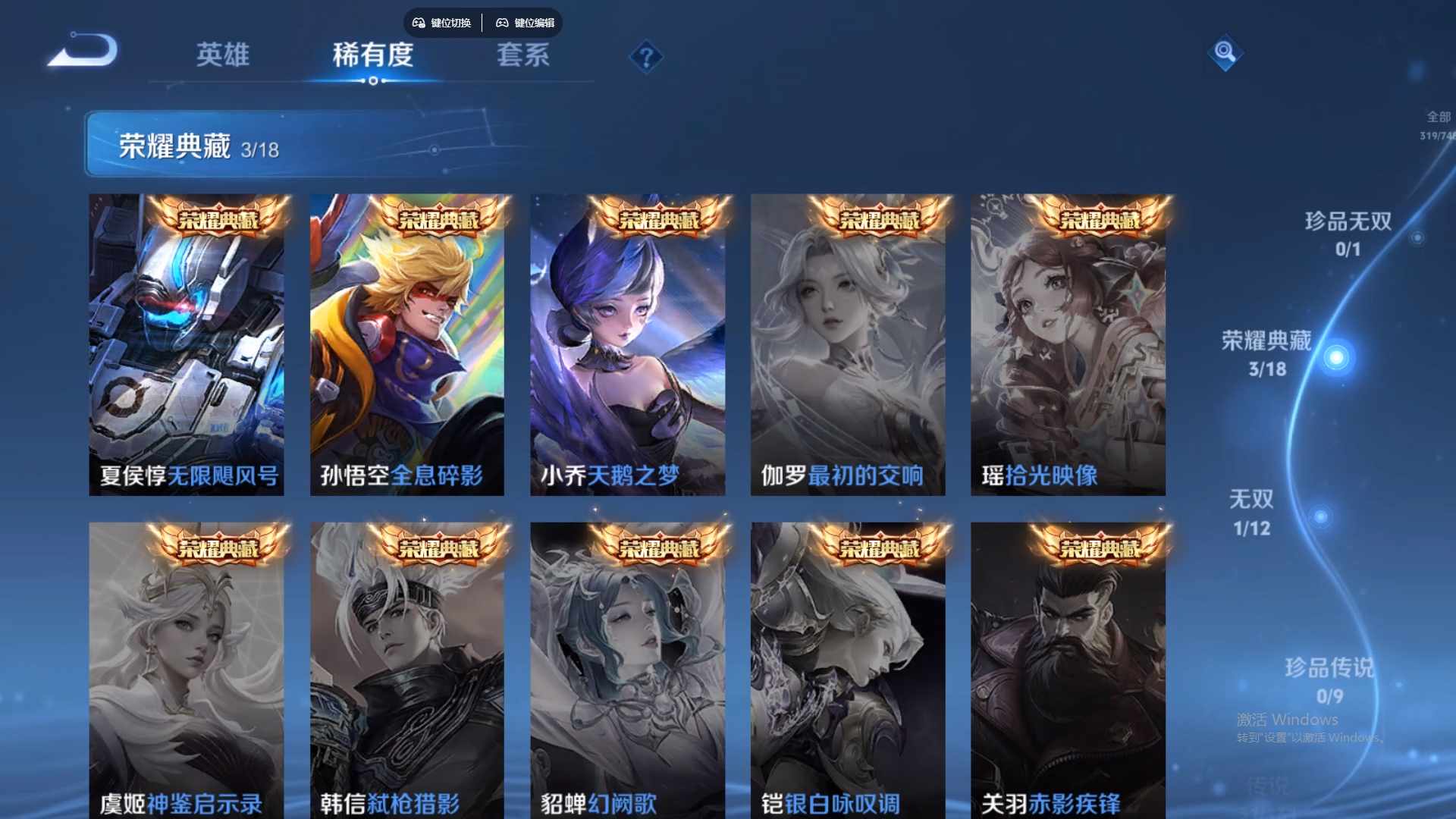Select the 稀有度 tab
This screenshot has height=819, width=1456.
click(x=372, y=55)
